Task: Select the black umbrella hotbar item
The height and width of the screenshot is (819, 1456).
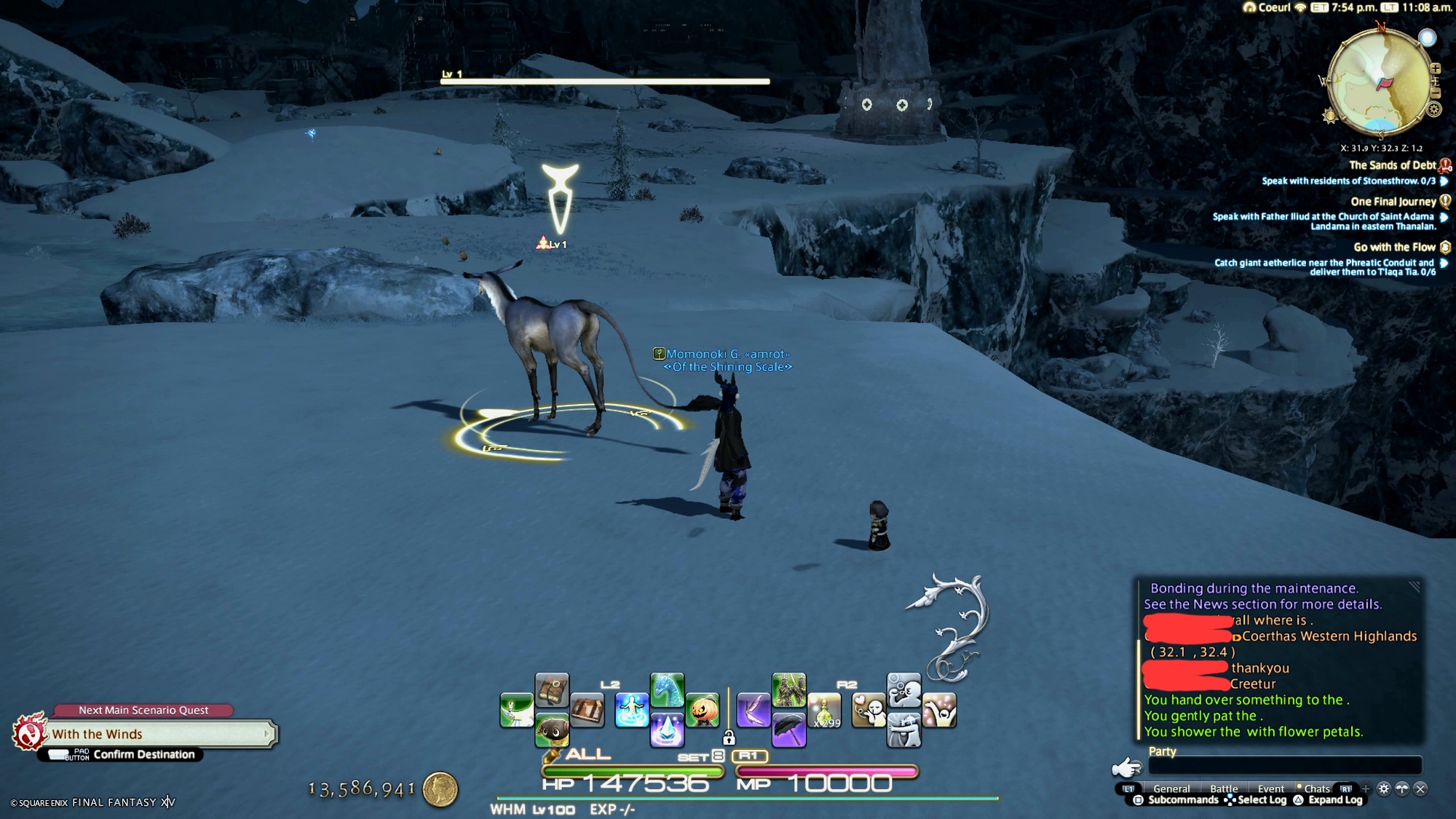Action: (788, 729)
